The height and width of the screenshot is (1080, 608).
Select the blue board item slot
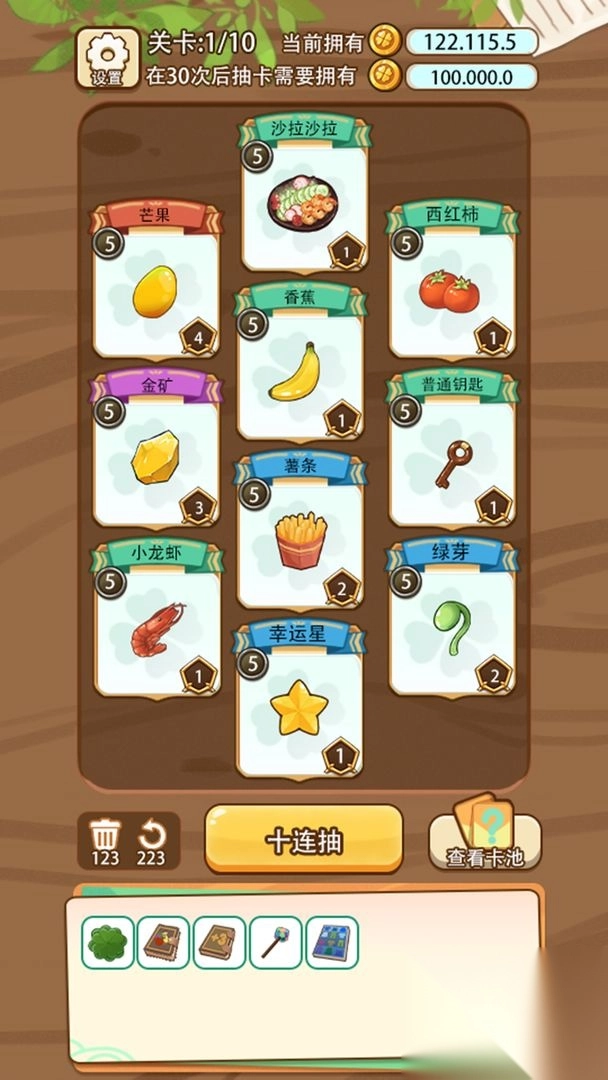(332, 943)
